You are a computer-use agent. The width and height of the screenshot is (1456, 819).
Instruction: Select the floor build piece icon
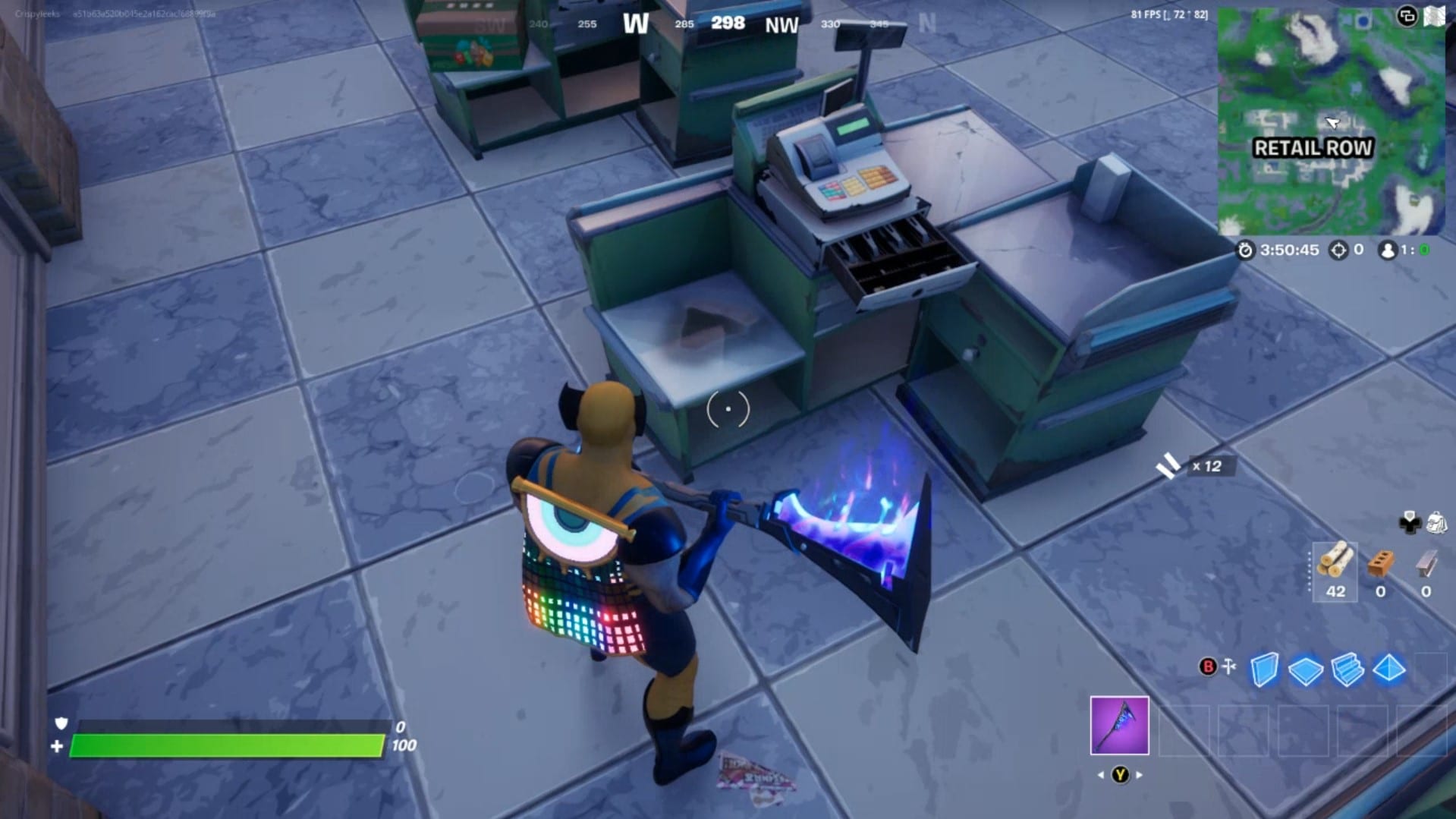coord(1305,668)
